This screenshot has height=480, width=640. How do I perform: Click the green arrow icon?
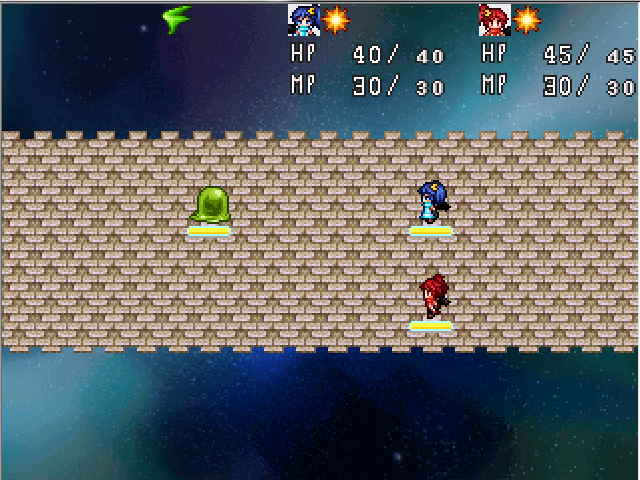pyautogui.click(x=177, y=18)
